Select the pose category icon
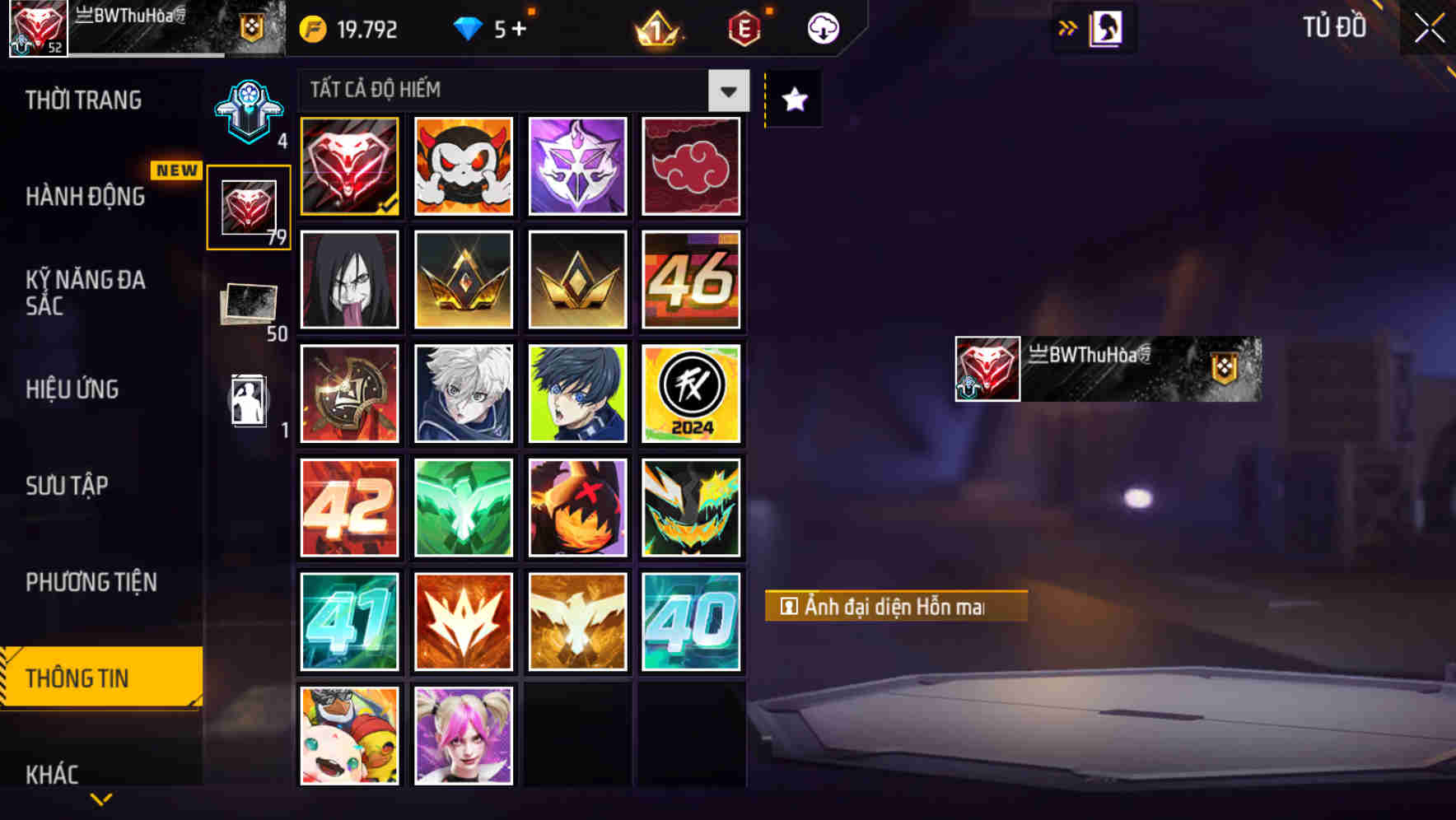This screenshot has height=820, width=1456. 247,399
